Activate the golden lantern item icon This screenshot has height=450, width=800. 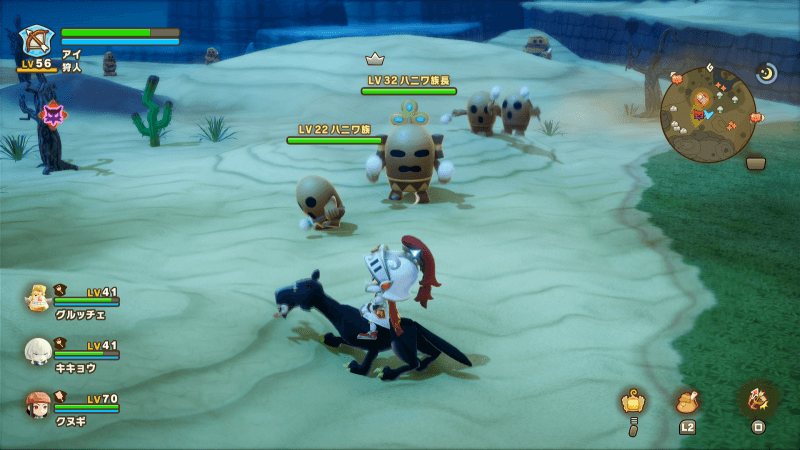click(632, 402)
